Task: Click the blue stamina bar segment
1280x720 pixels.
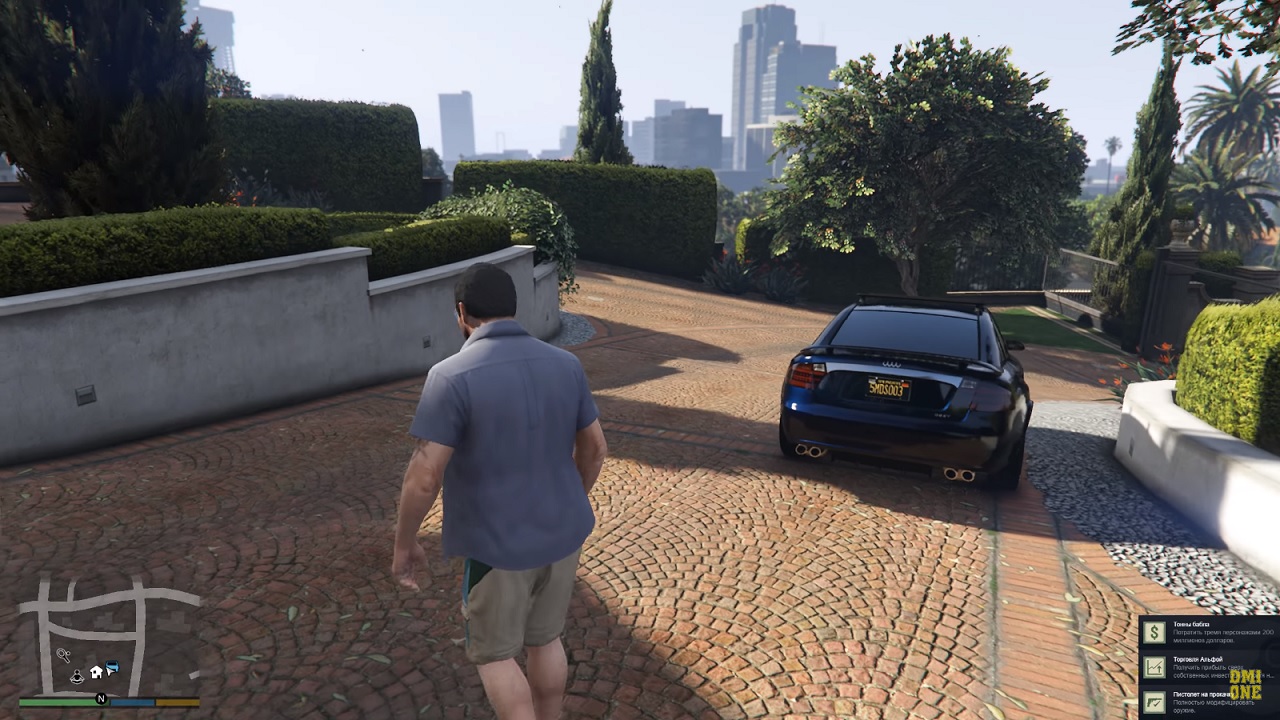Action: 132,702
